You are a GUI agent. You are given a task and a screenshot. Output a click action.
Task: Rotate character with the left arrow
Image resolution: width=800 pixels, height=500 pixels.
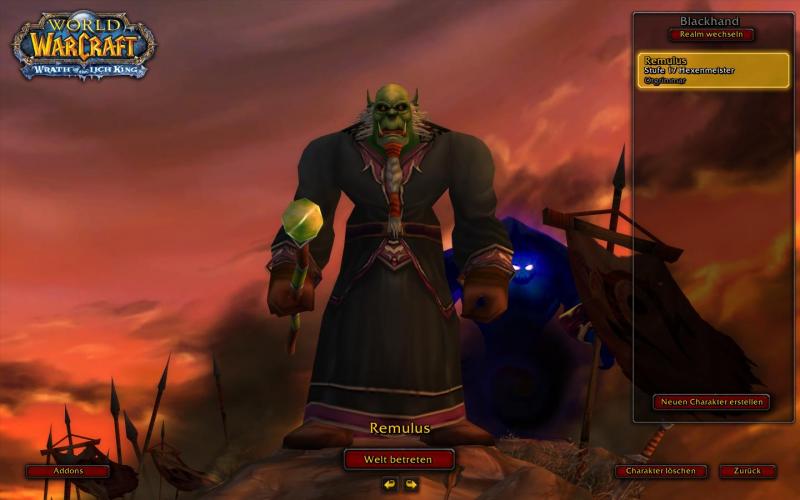point(389,484)
